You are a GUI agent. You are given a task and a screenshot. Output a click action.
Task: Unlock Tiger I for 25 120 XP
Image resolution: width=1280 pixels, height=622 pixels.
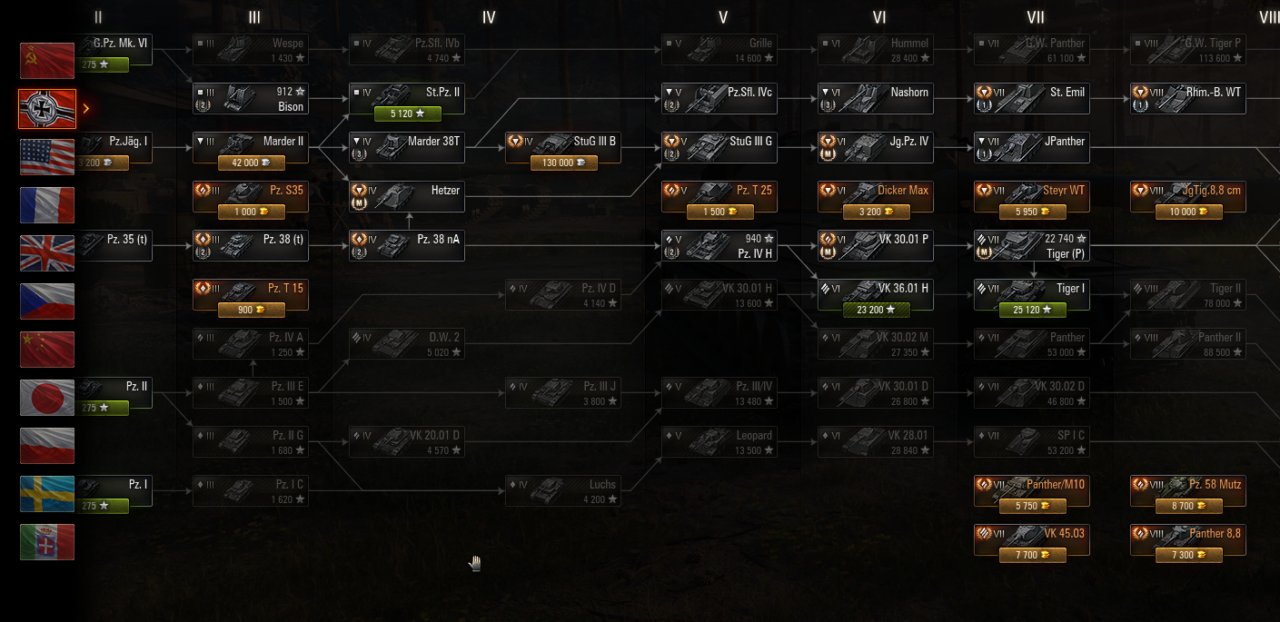[1031, 310]
